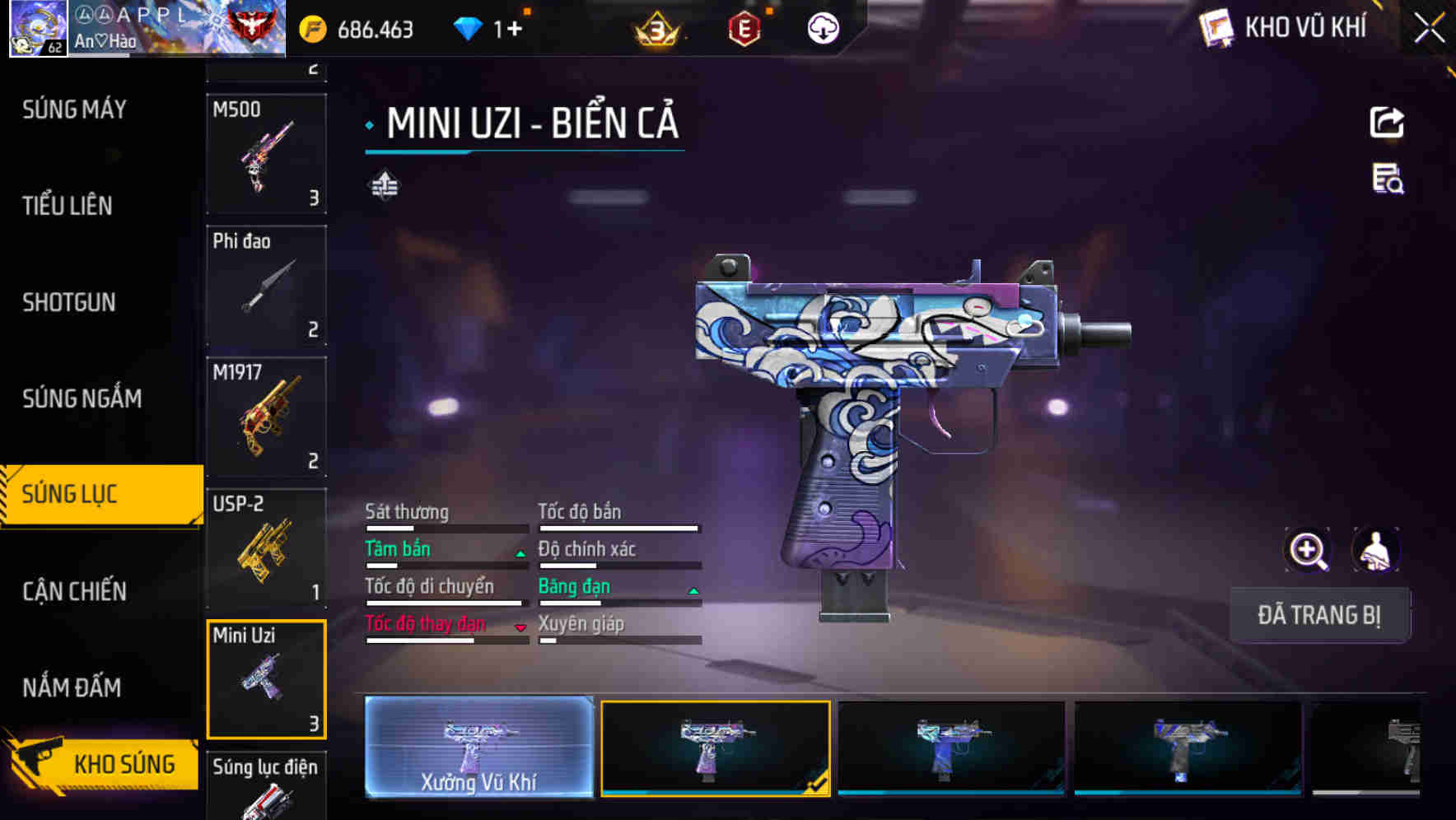Select the M1917 weapon slot
Viewport: 1456px width, 820px height.
pyautogui.click(x=266, y=417)
